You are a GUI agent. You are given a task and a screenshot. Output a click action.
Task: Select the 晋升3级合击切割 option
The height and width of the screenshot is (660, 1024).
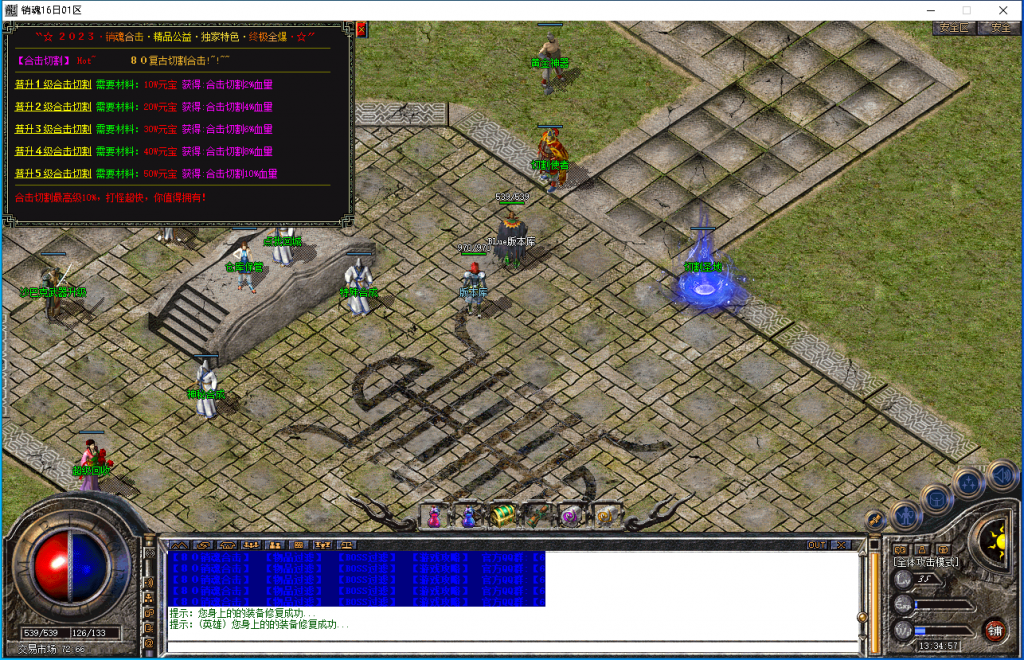[53, 129]
